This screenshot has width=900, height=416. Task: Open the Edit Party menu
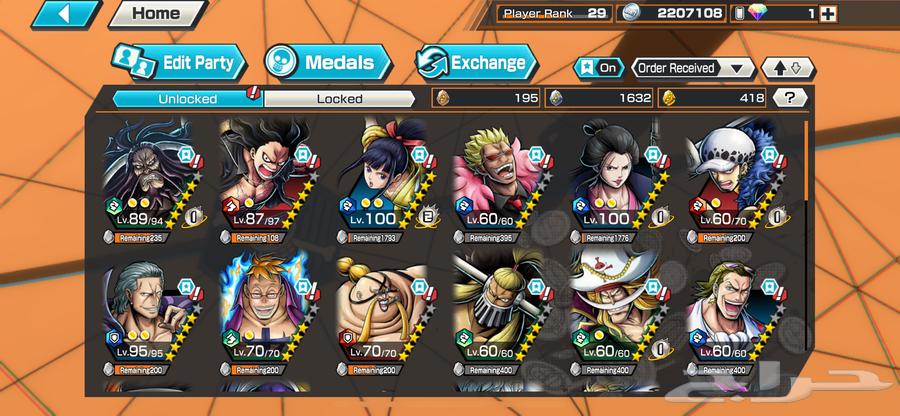pyautogui.click(x=178, y=62)
